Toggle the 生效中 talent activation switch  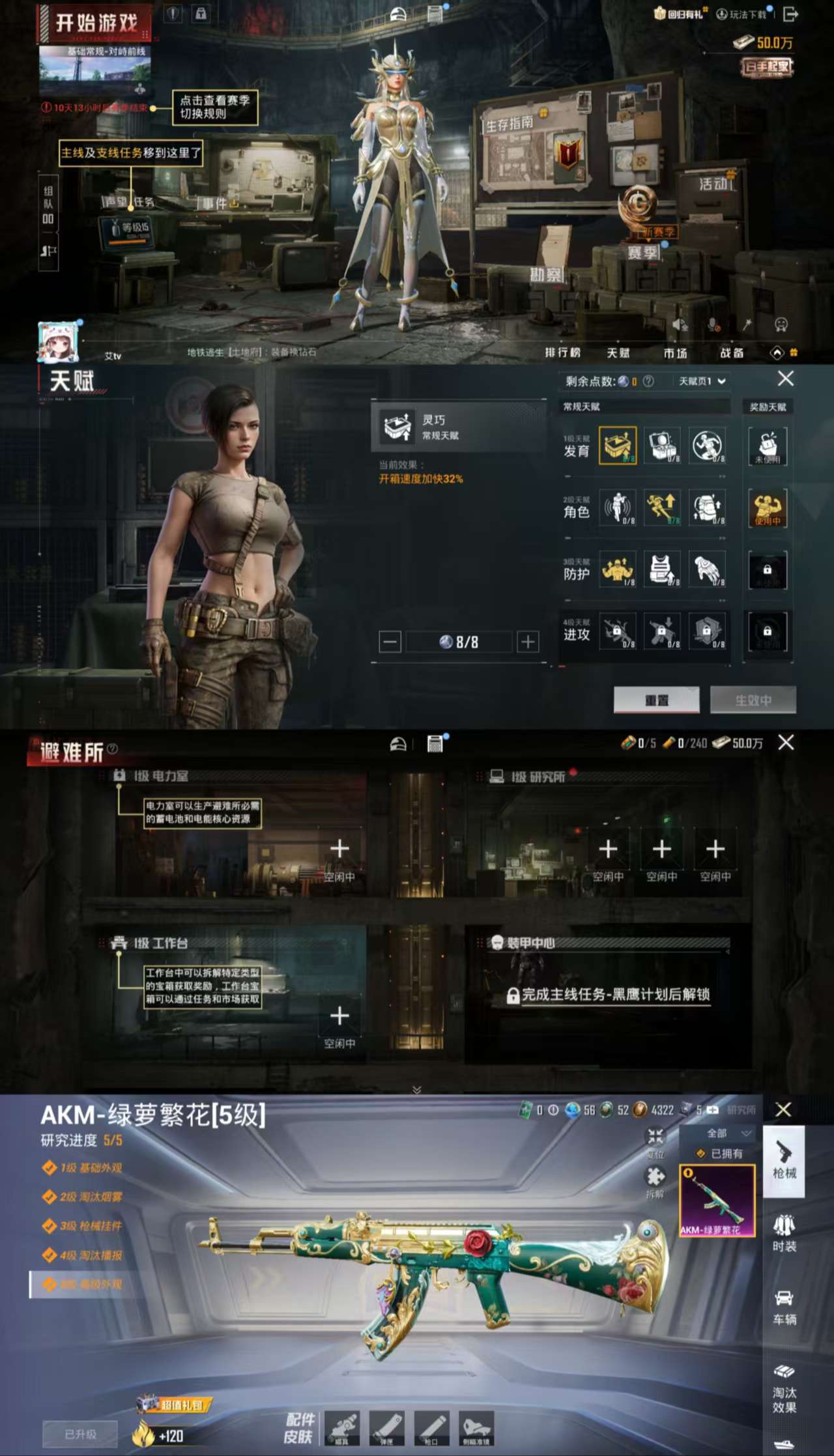(753, 700)
